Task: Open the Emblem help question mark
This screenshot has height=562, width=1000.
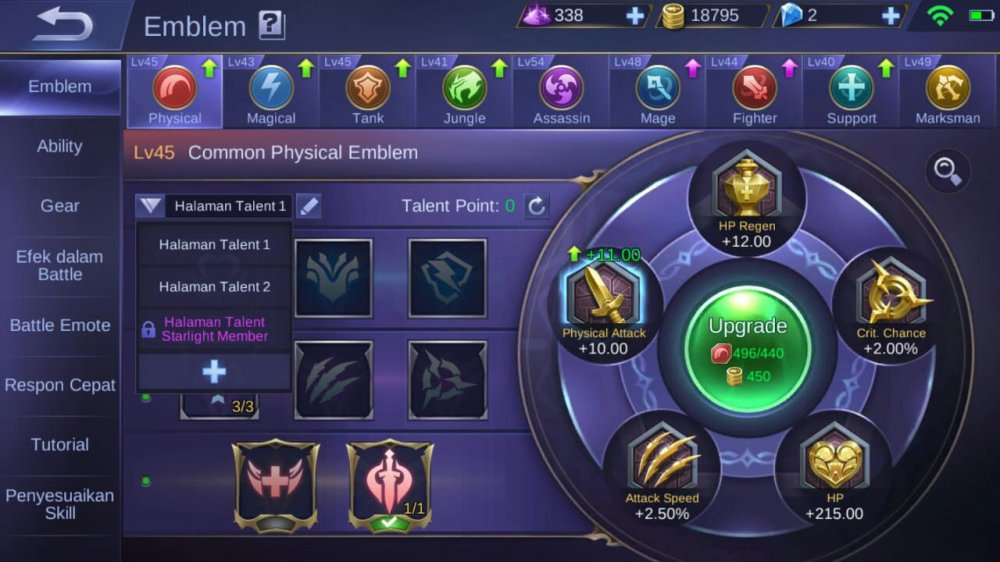Action: 271,25
